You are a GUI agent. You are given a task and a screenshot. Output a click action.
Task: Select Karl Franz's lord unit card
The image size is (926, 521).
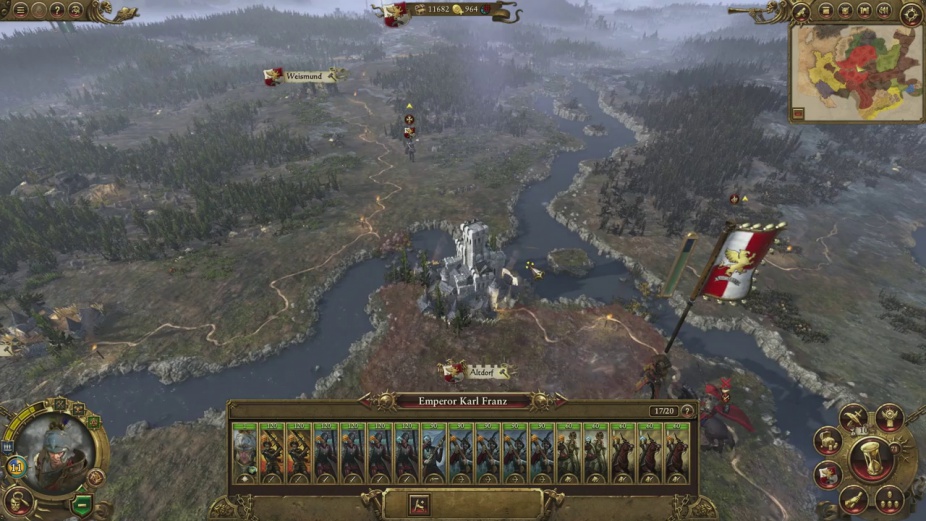(244, 451)
